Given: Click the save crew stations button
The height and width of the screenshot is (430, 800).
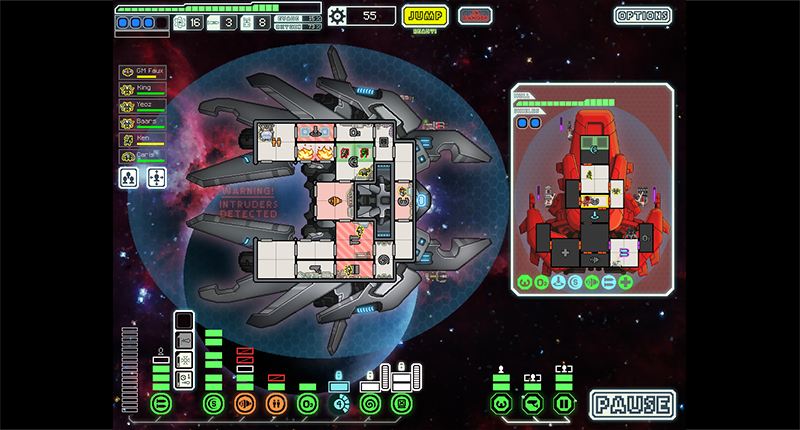Looking at the screenshot, I should [130, 178].
